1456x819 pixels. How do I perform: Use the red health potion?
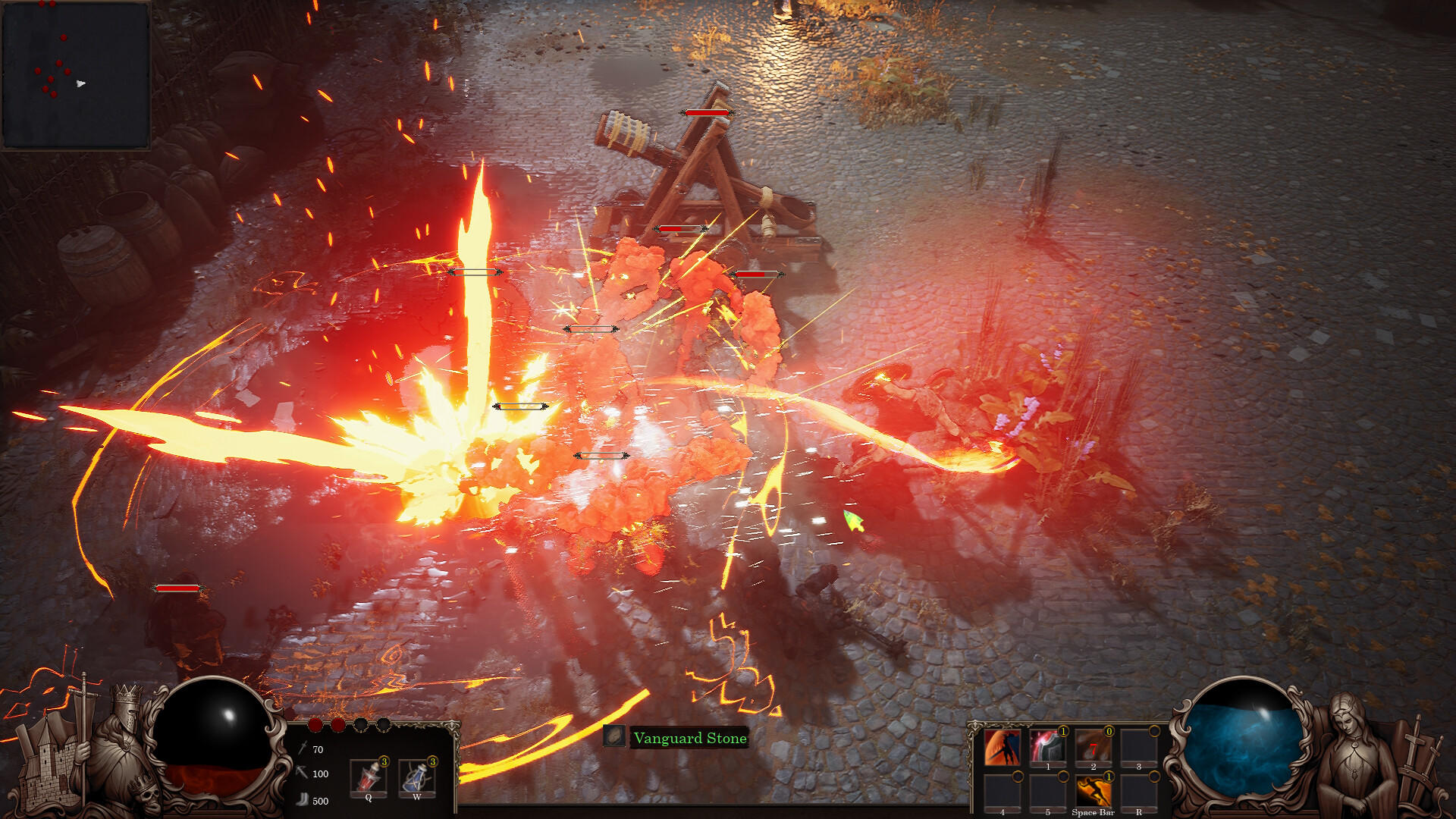(369, 776)
